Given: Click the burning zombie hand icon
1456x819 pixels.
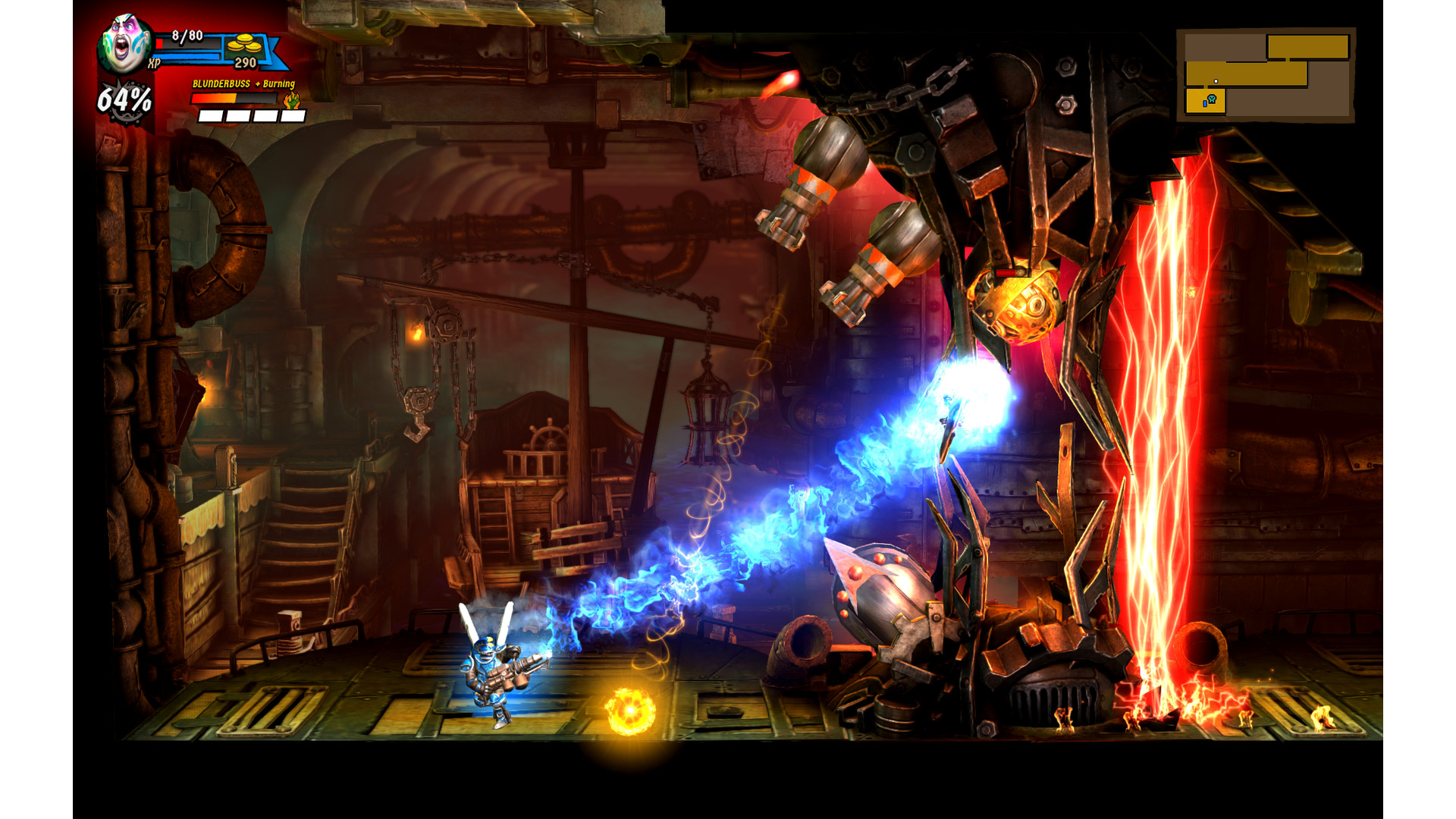Looking at the screenshot, I should pyautogui.click(x=292, y=99).
